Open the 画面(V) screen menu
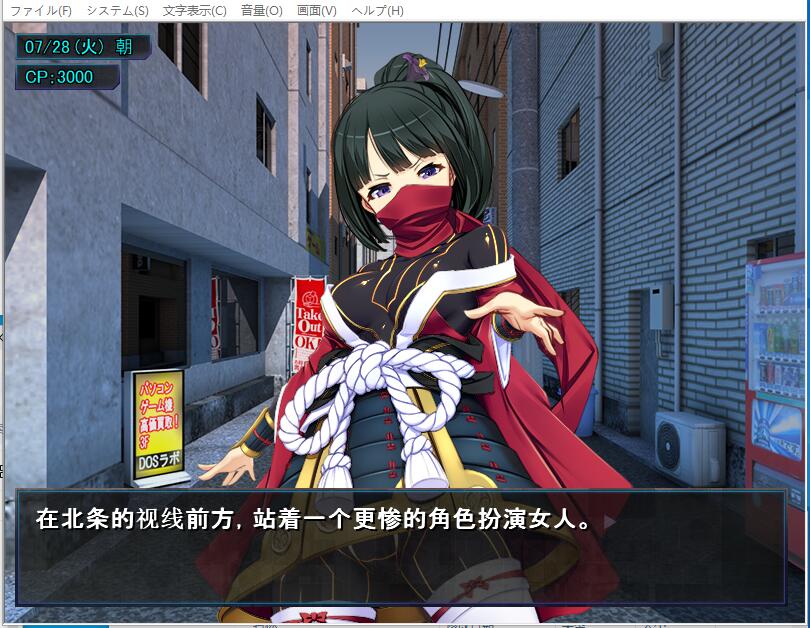This screenshot has height=628, width=810. coord(317,11)
